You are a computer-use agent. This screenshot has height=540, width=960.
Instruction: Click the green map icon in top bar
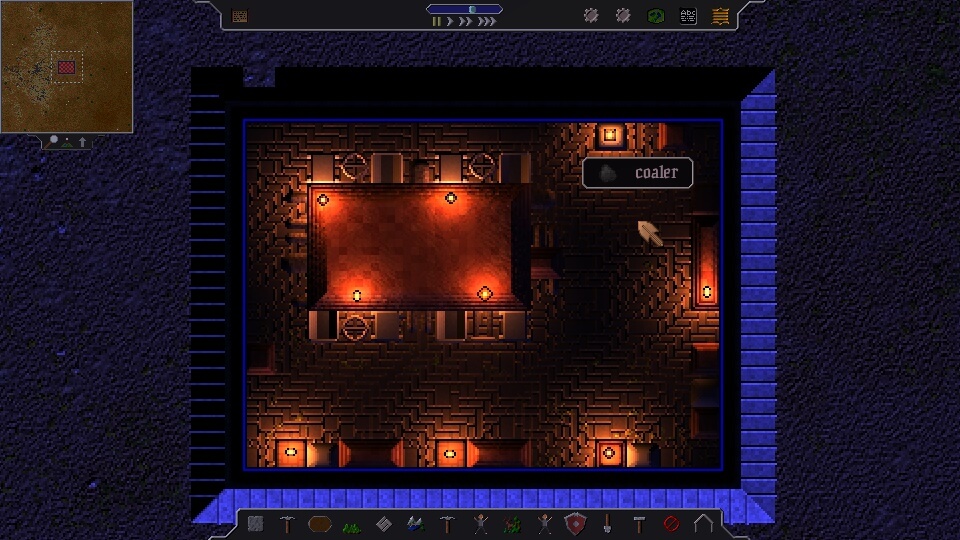tap(655, 16)
